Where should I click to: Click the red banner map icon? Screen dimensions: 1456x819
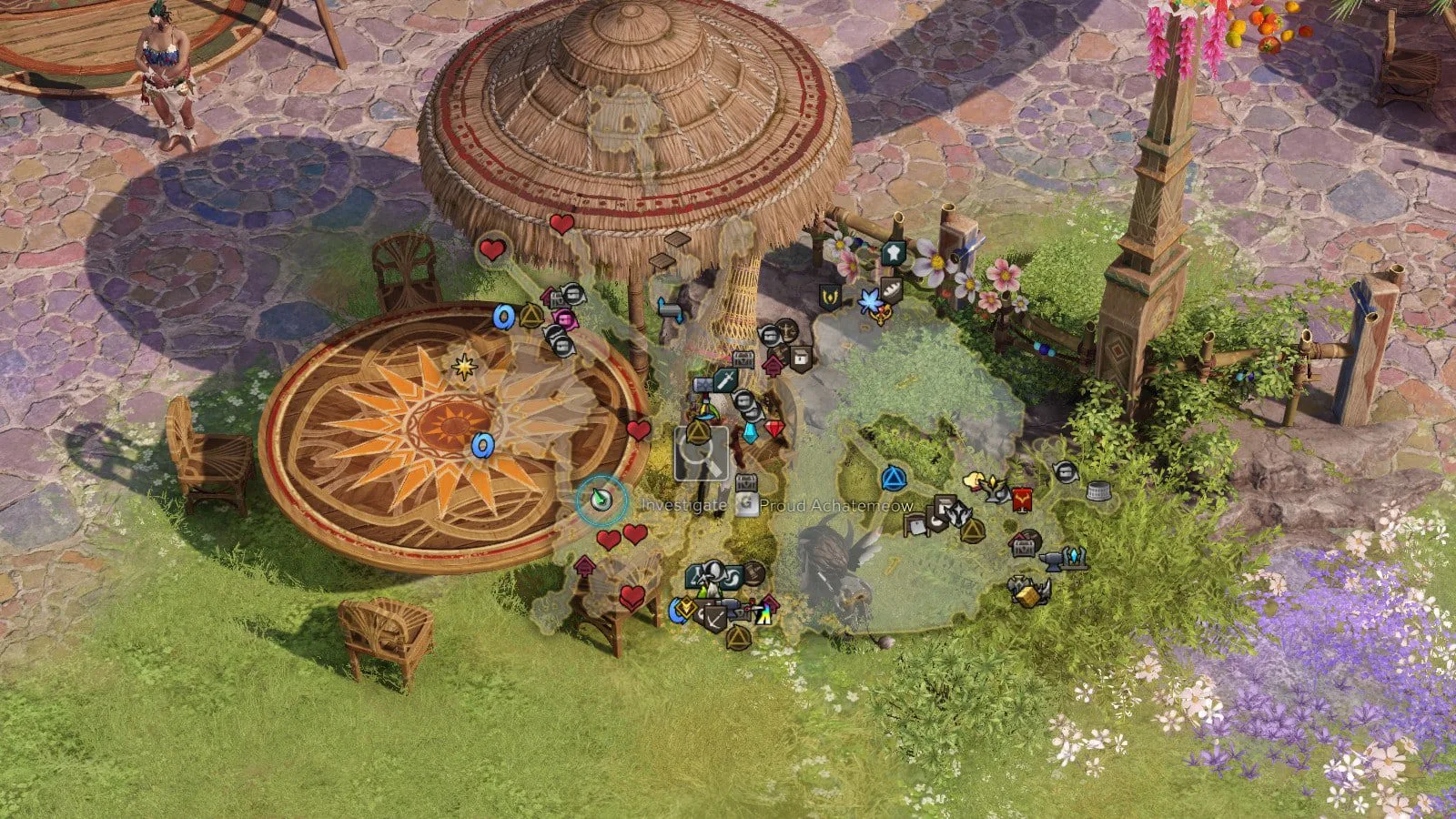pos(1021,498)
